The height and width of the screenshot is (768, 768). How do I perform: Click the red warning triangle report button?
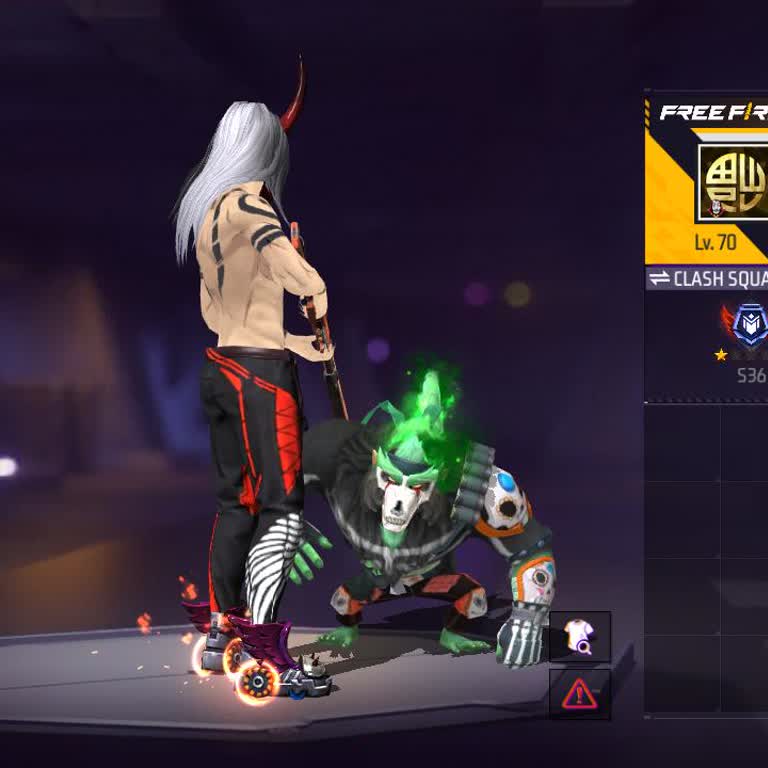tap(579, 693)
